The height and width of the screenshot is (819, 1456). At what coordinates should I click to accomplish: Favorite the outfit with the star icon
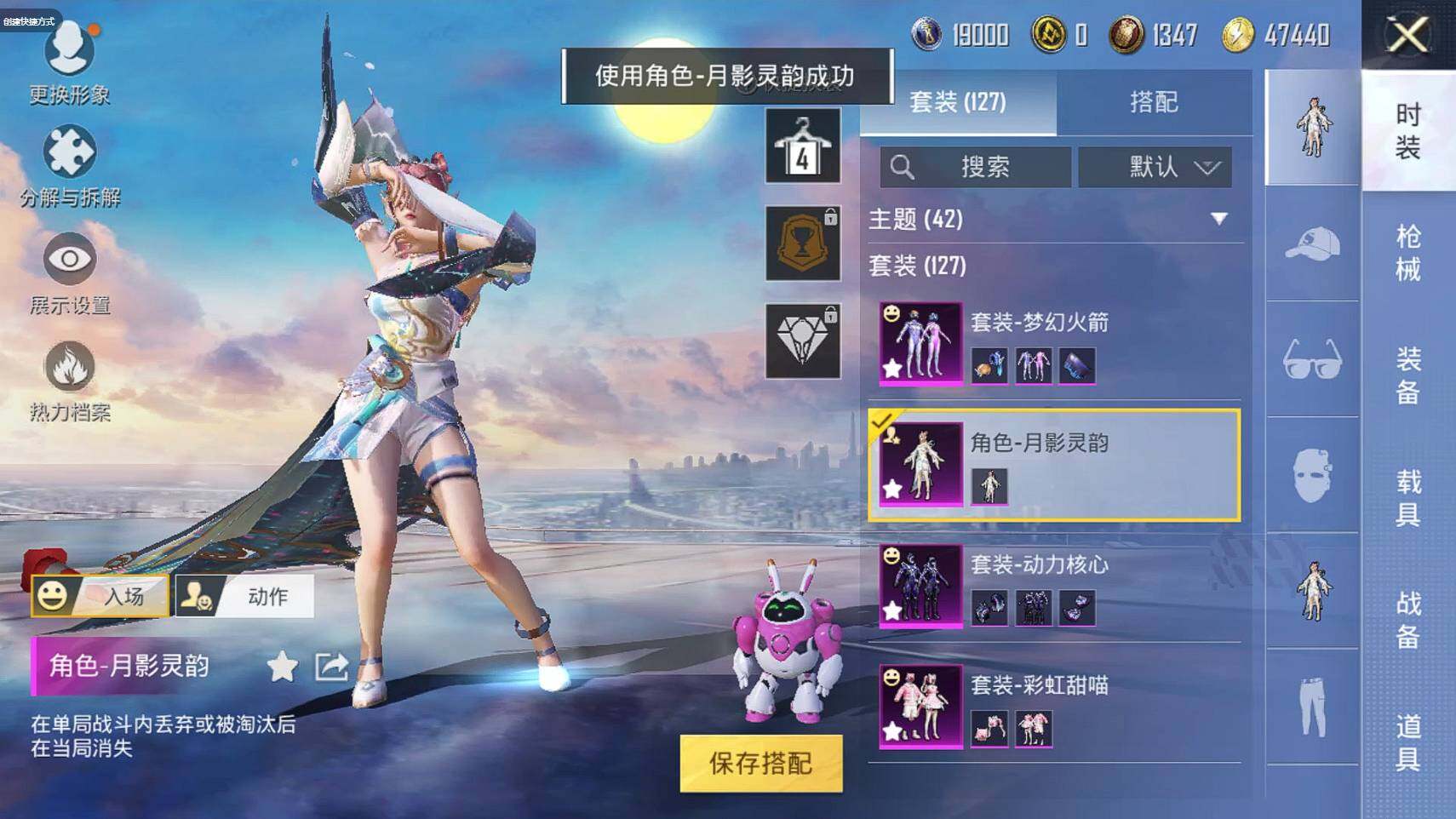[282, 667]
